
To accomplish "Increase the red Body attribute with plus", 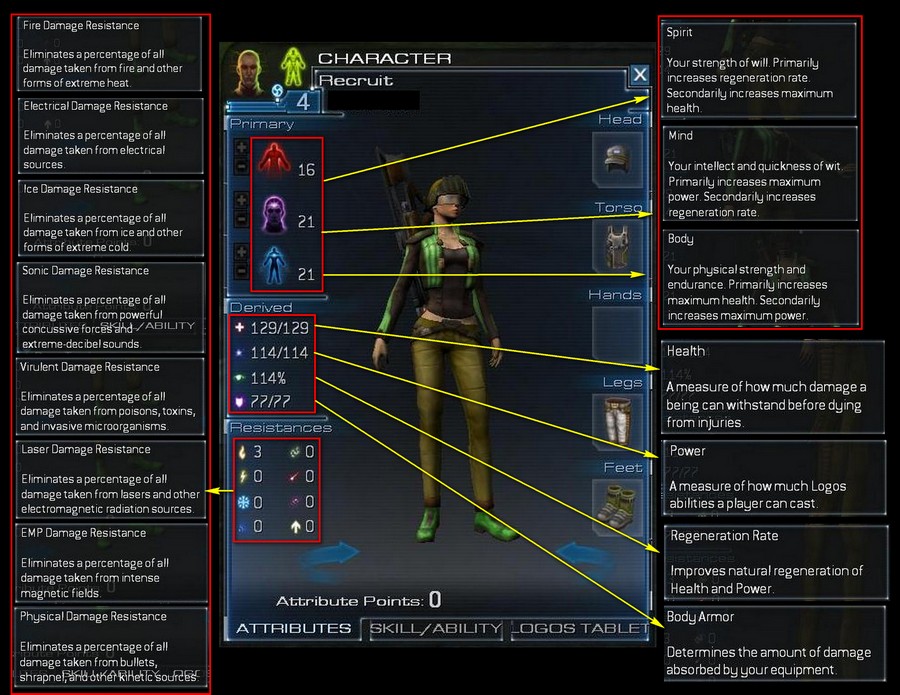I will (x=241, y=146).
